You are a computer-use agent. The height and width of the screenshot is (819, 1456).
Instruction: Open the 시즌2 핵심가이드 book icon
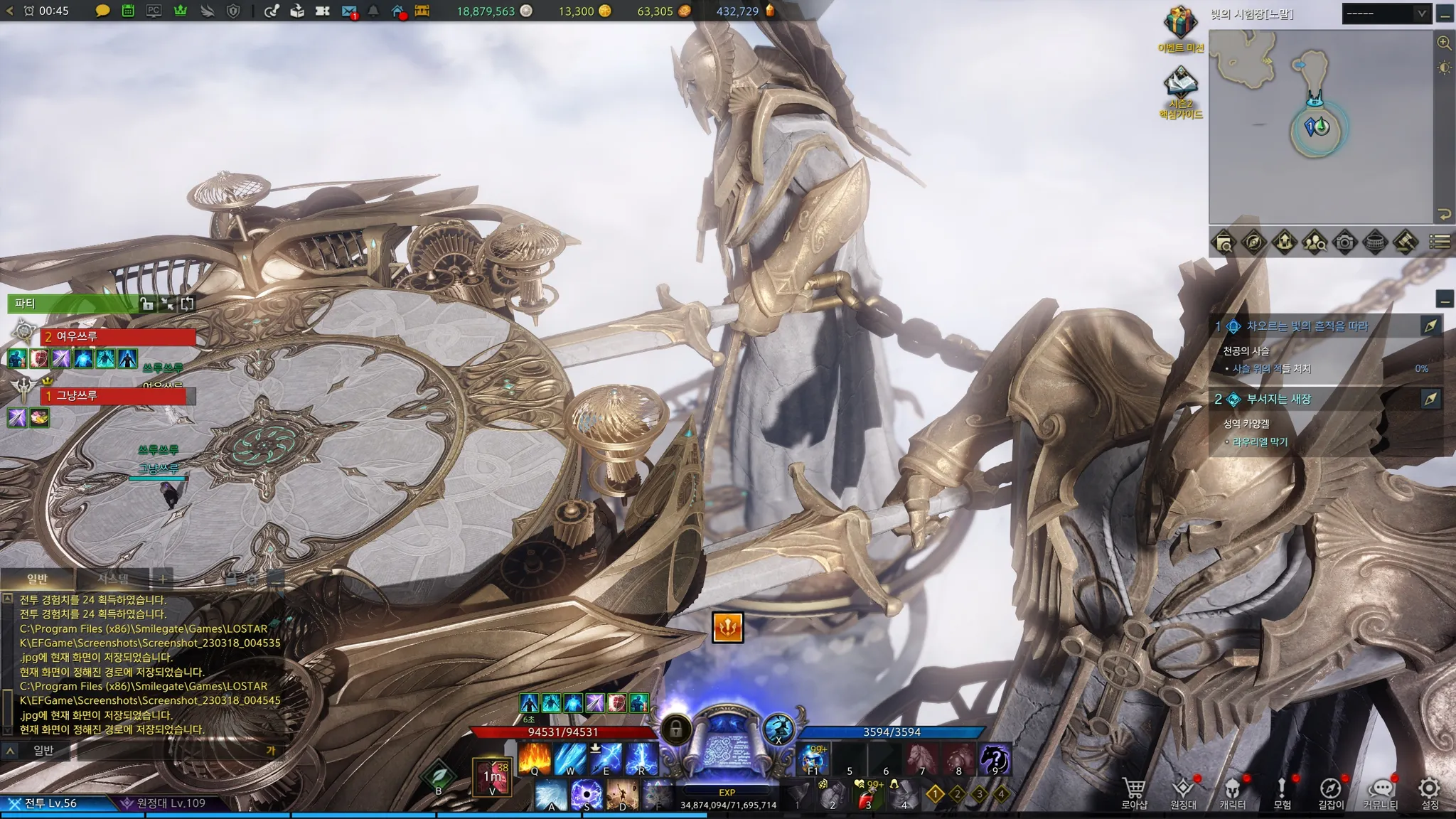[x=1180, y=85]
